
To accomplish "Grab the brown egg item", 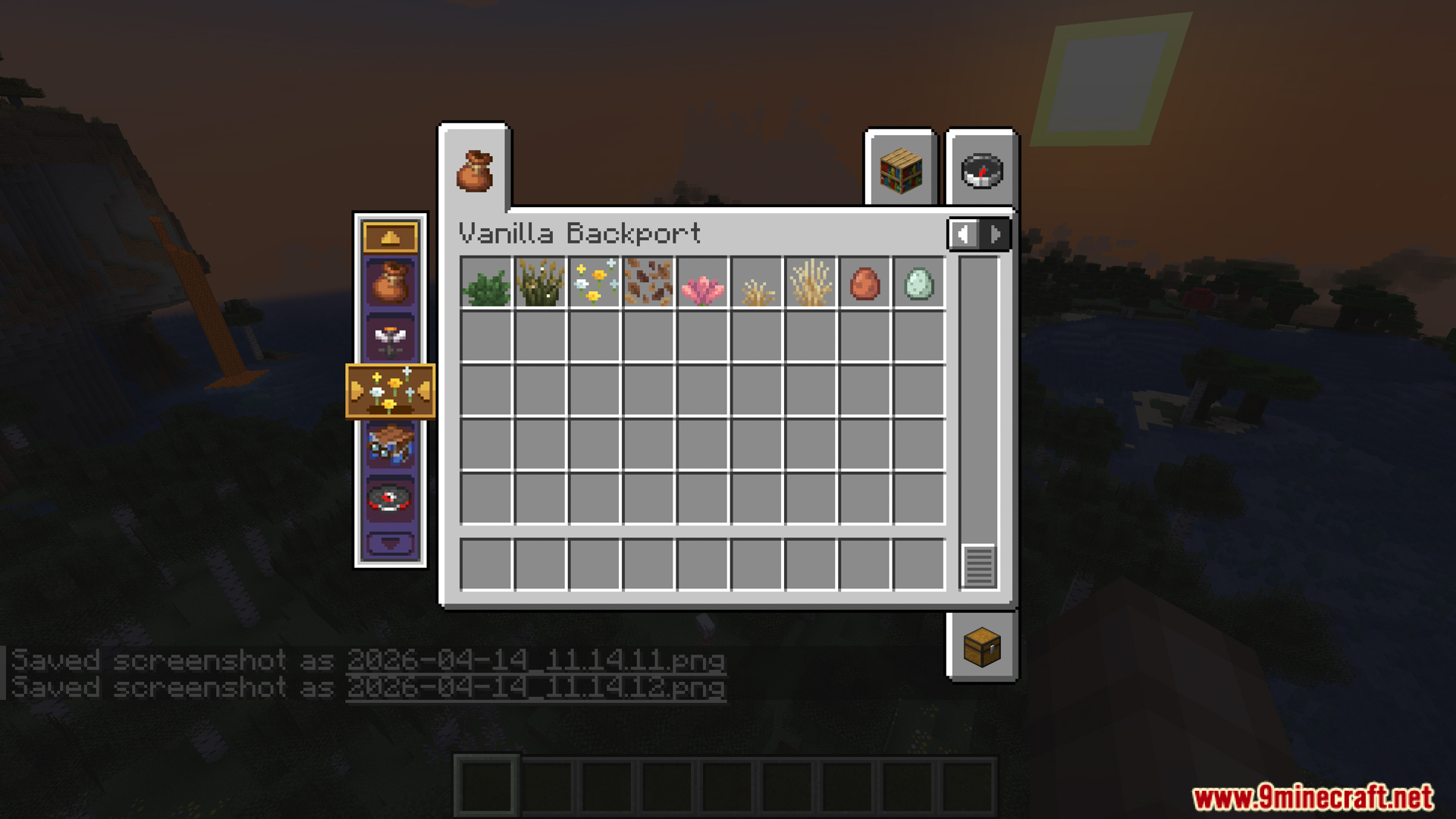I will coord(864,286).
